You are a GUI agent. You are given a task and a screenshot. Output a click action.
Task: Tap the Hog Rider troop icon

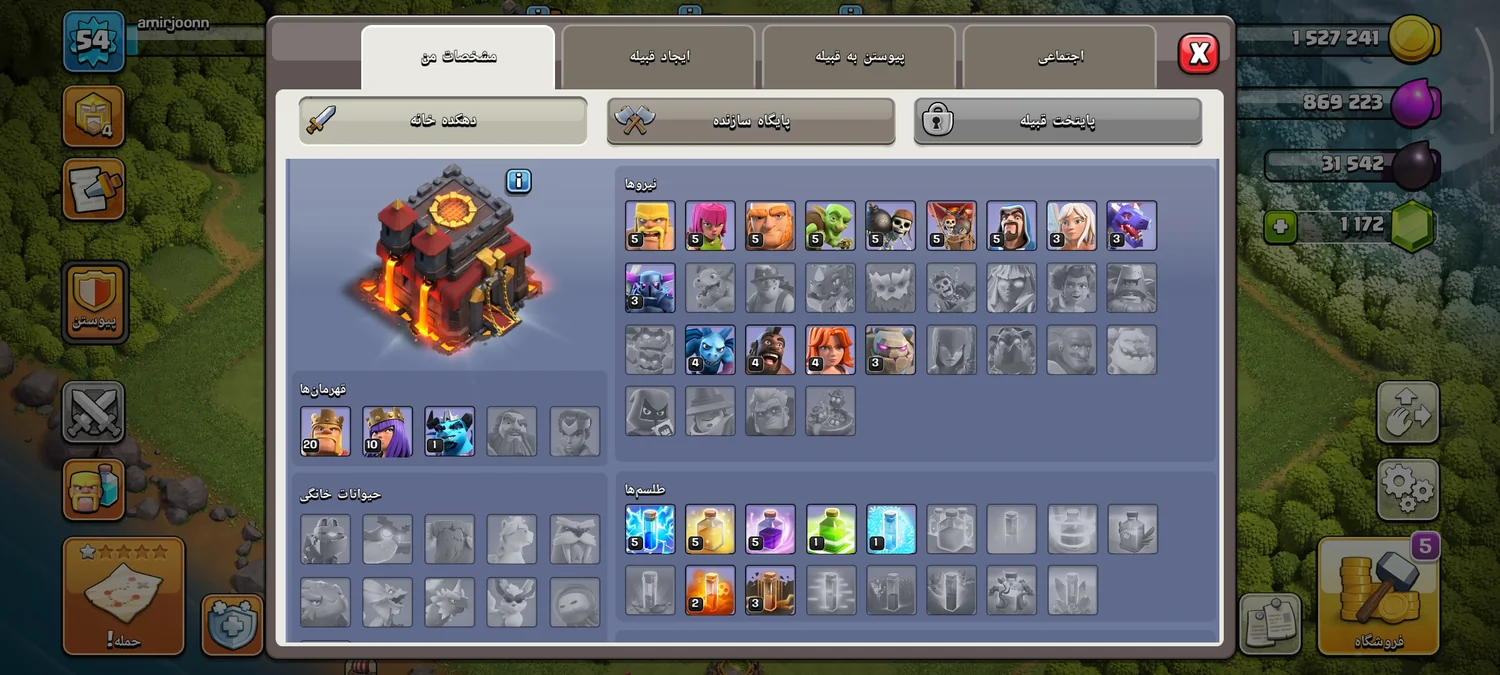coord(770,350)
